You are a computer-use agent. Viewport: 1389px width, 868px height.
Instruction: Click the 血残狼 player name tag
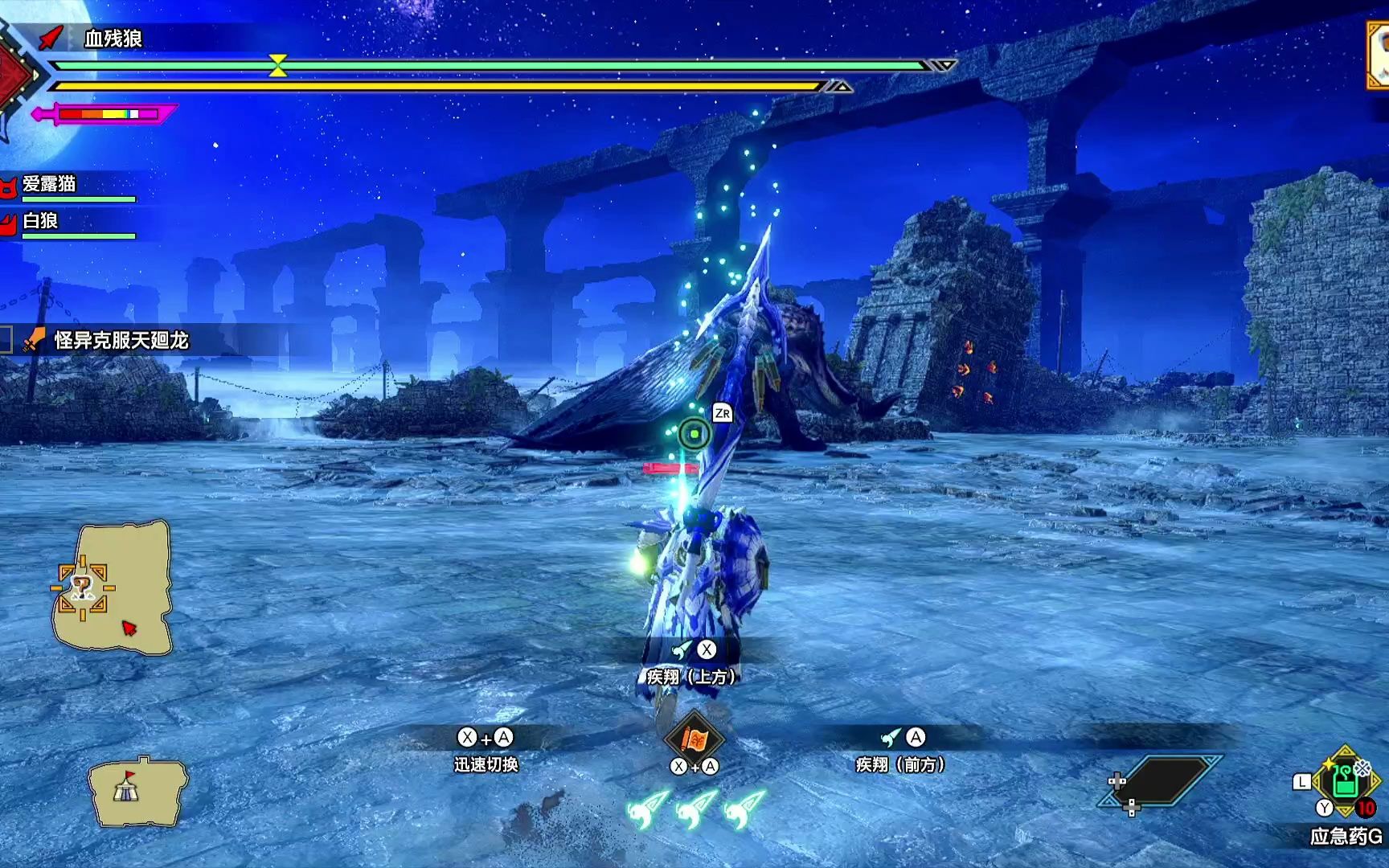point(113,38)
